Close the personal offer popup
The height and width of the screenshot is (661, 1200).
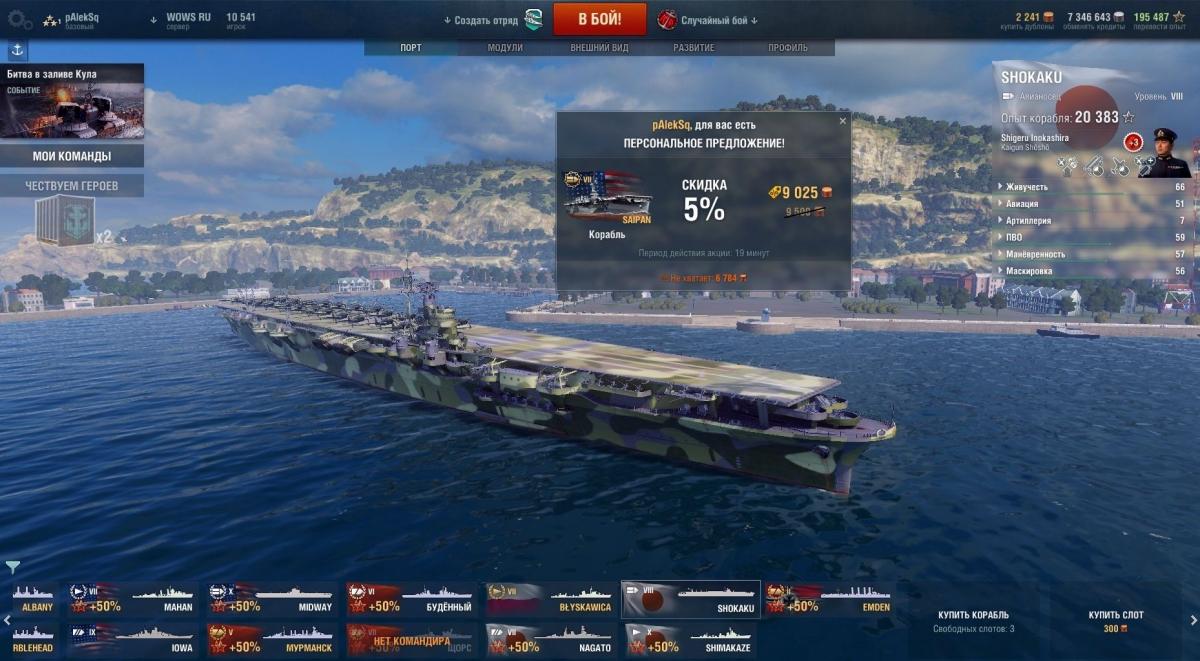(842, 121)
